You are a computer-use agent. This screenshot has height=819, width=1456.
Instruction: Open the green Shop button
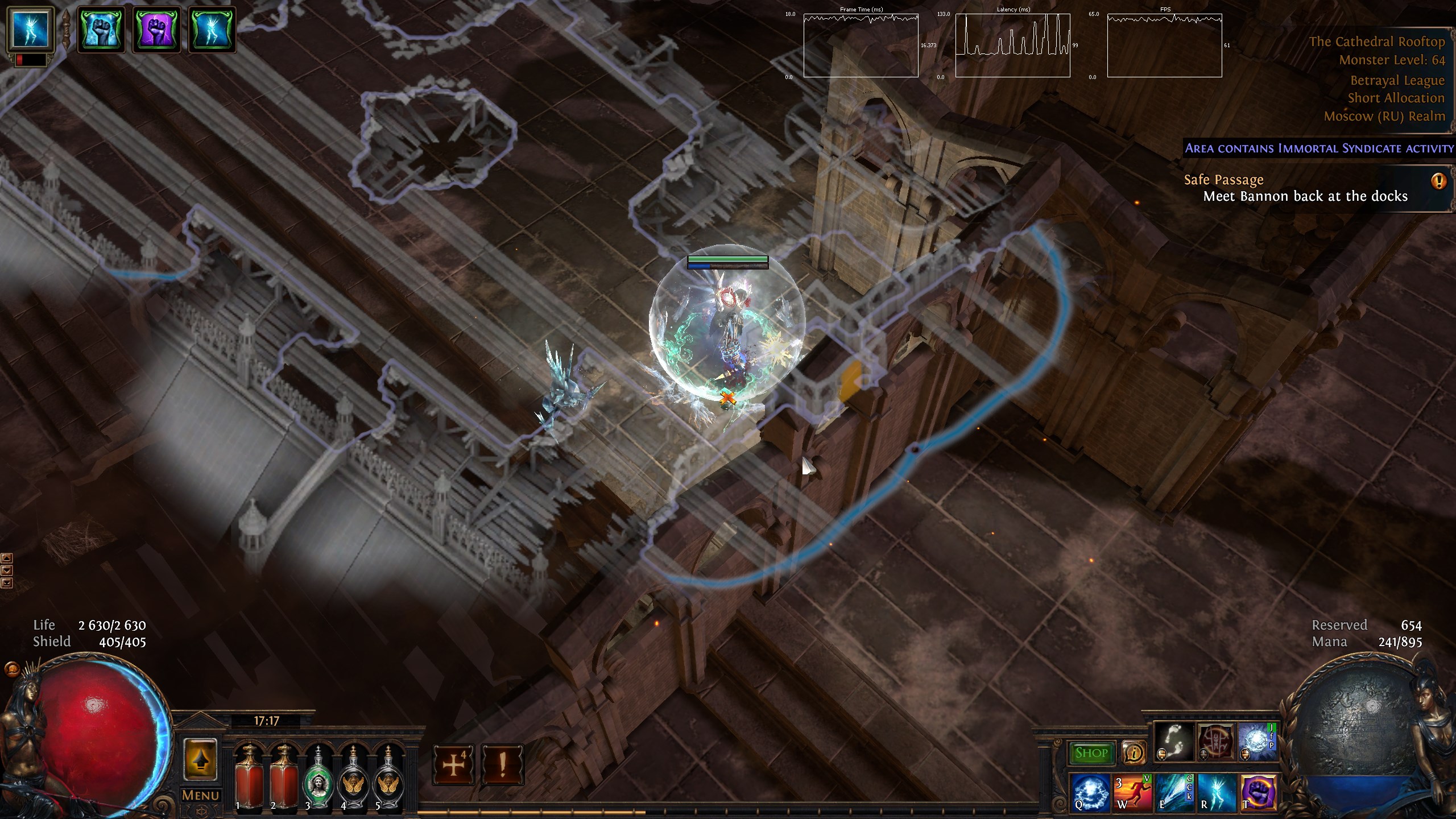1091,753
